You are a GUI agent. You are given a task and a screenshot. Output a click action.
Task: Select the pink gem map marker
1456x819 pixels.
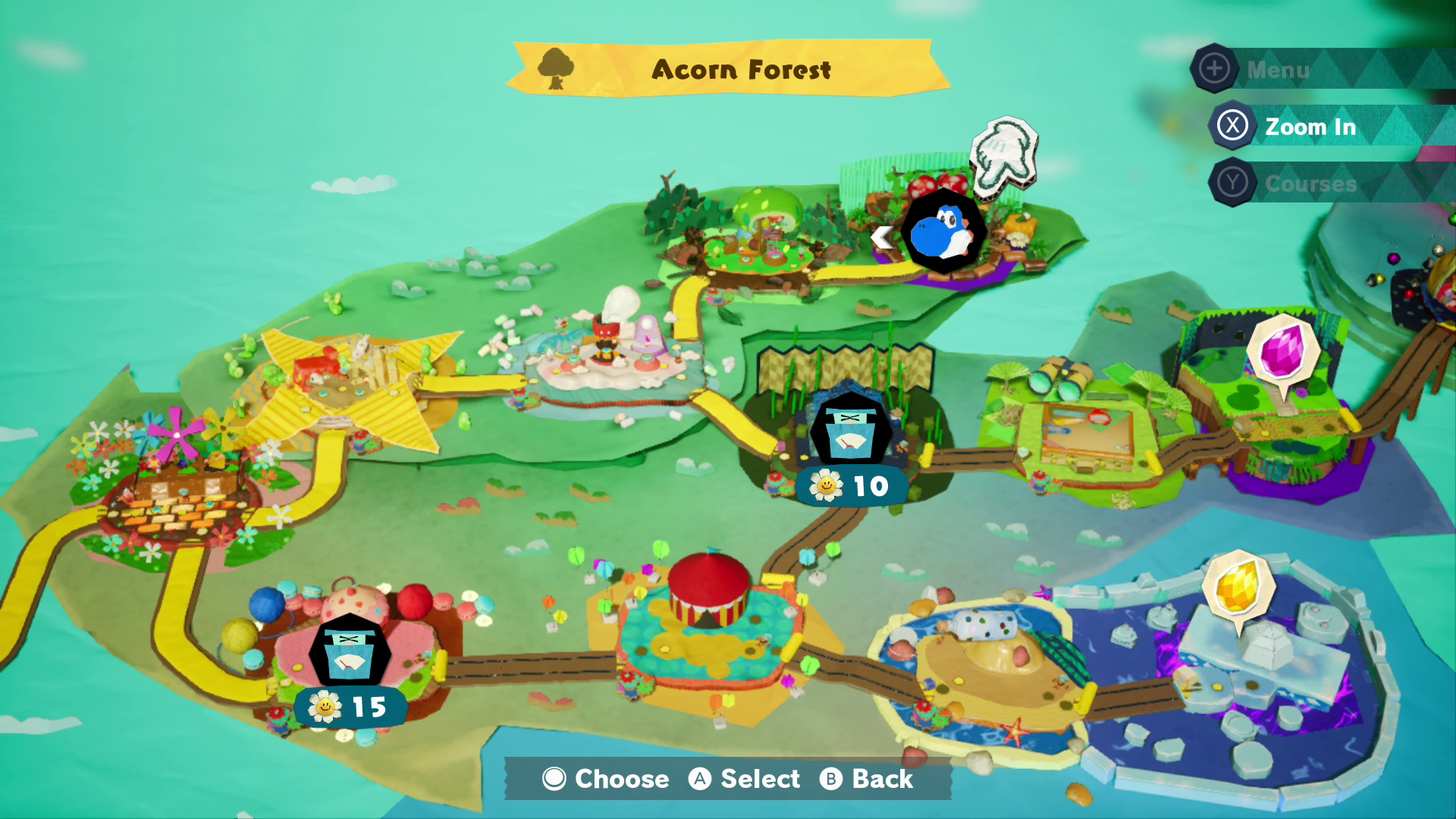click(x=1283, y=351)
